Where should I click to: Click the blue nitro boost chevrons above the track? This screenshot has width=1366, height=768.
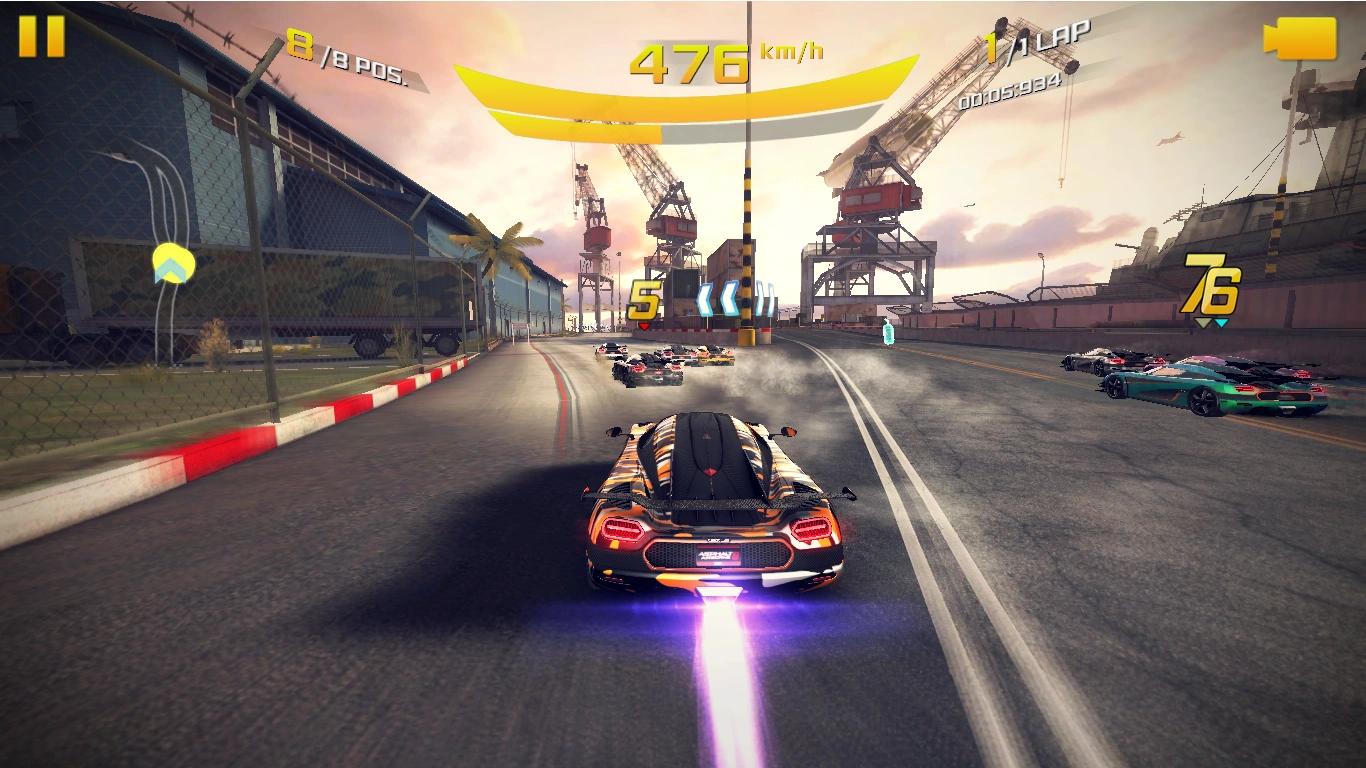click(730, 300)
